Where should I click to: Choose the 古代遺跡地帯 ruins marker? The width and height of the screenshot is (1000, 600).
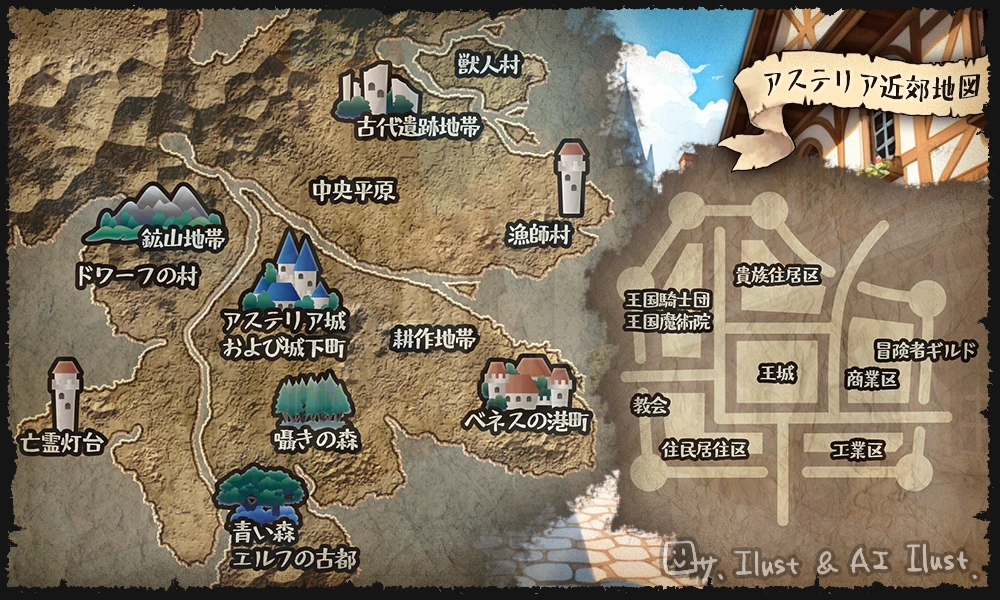point(376,90)
